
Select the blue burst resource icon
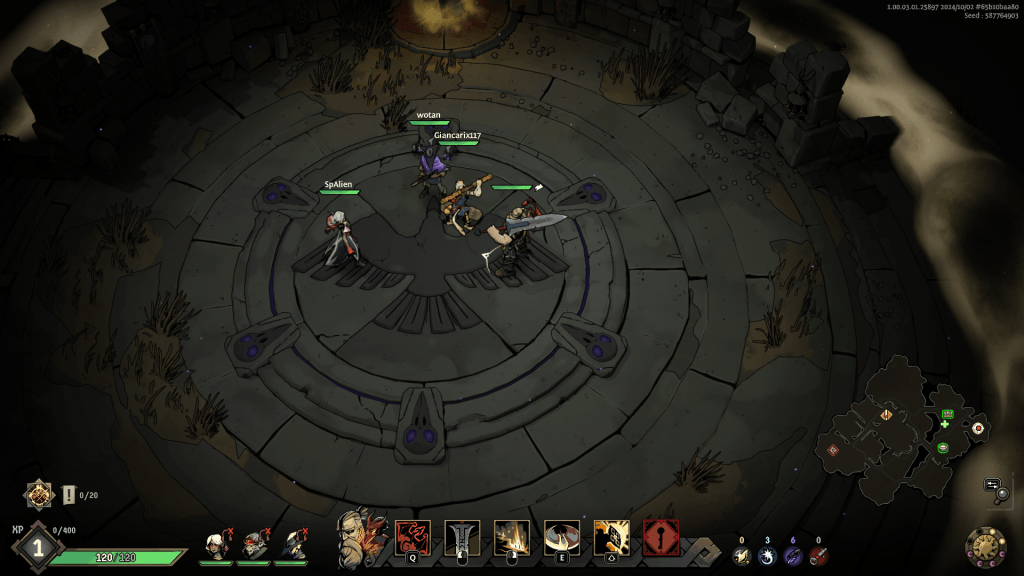click(768, 556)
